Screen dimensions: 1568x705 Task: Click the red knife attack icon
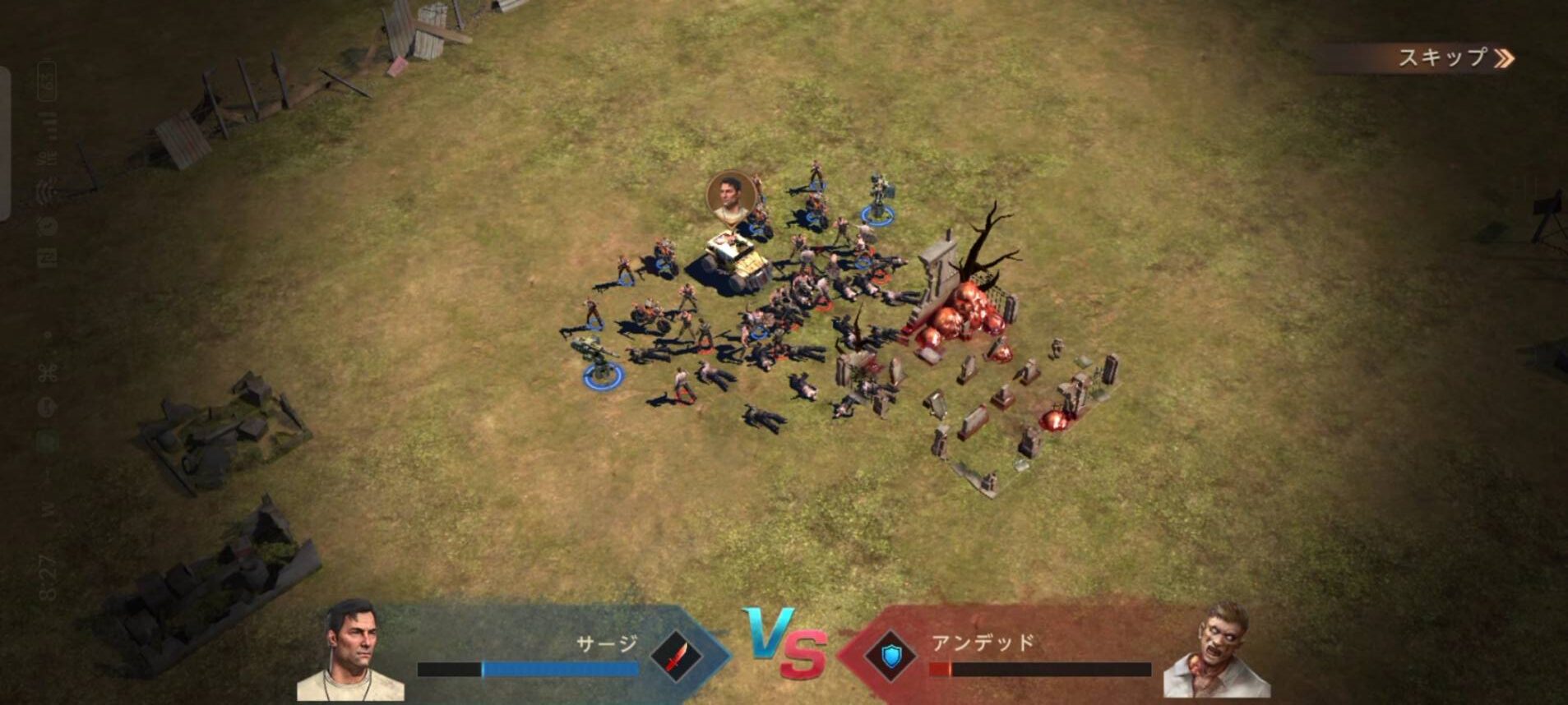coord(676,656)
